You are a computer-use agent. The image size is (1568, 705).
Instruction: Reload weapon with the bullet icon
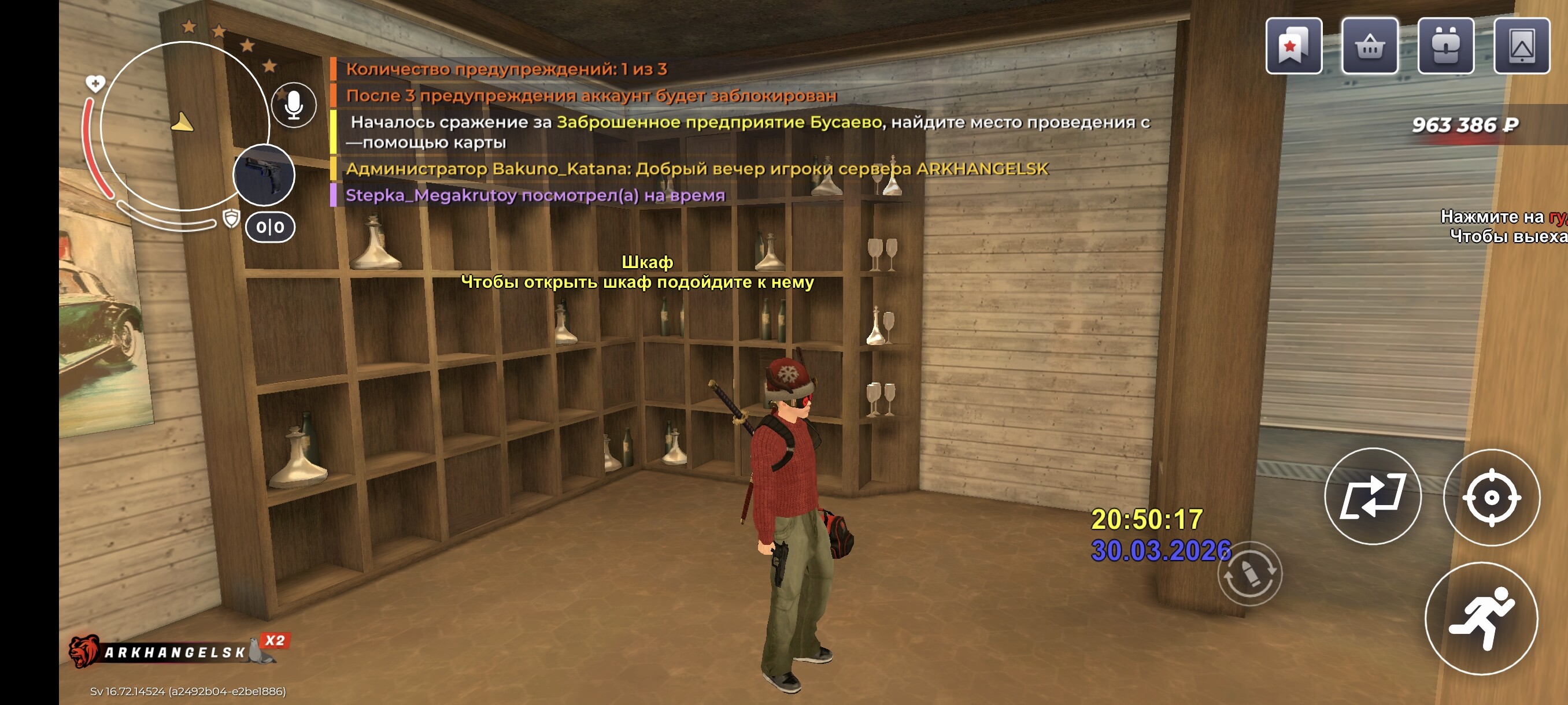[1249, 573]
